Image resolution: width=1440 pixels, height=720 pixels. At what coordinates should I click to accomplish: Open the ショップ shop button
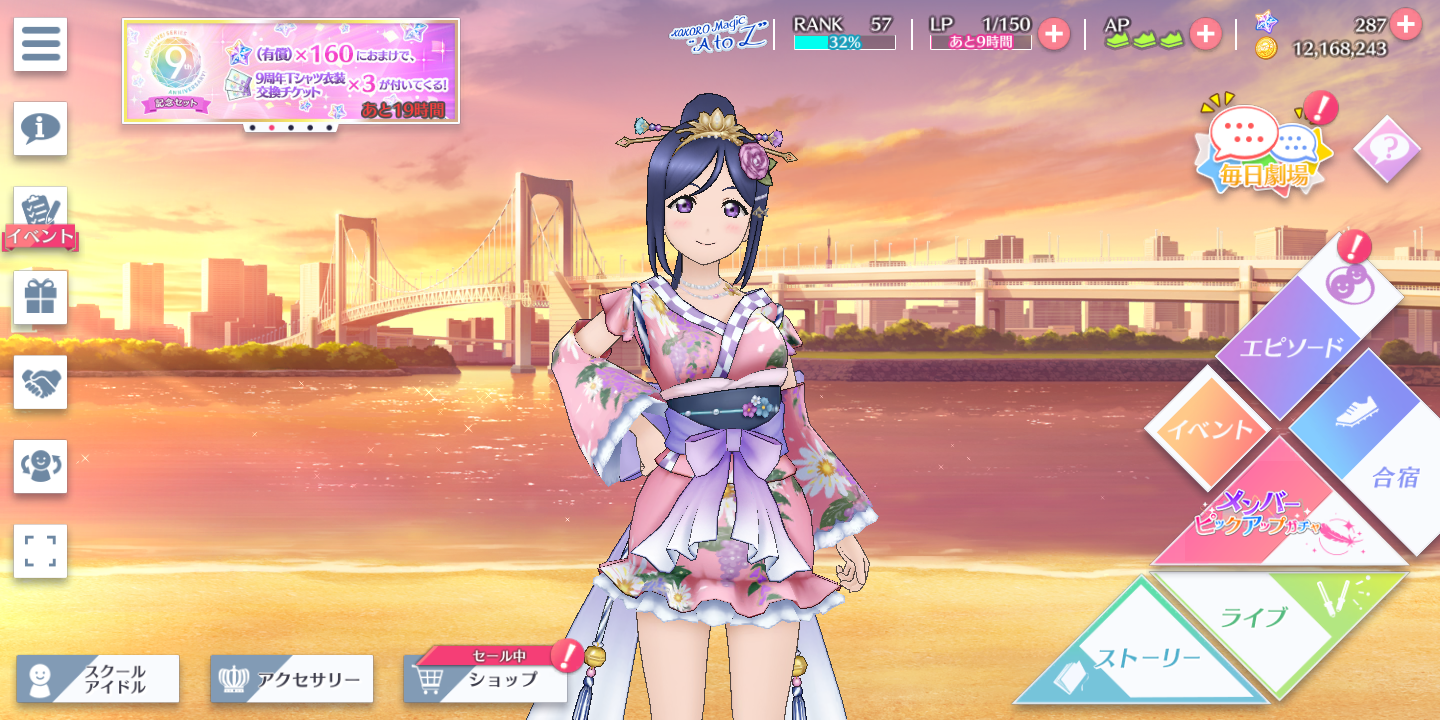coord(486,680)
